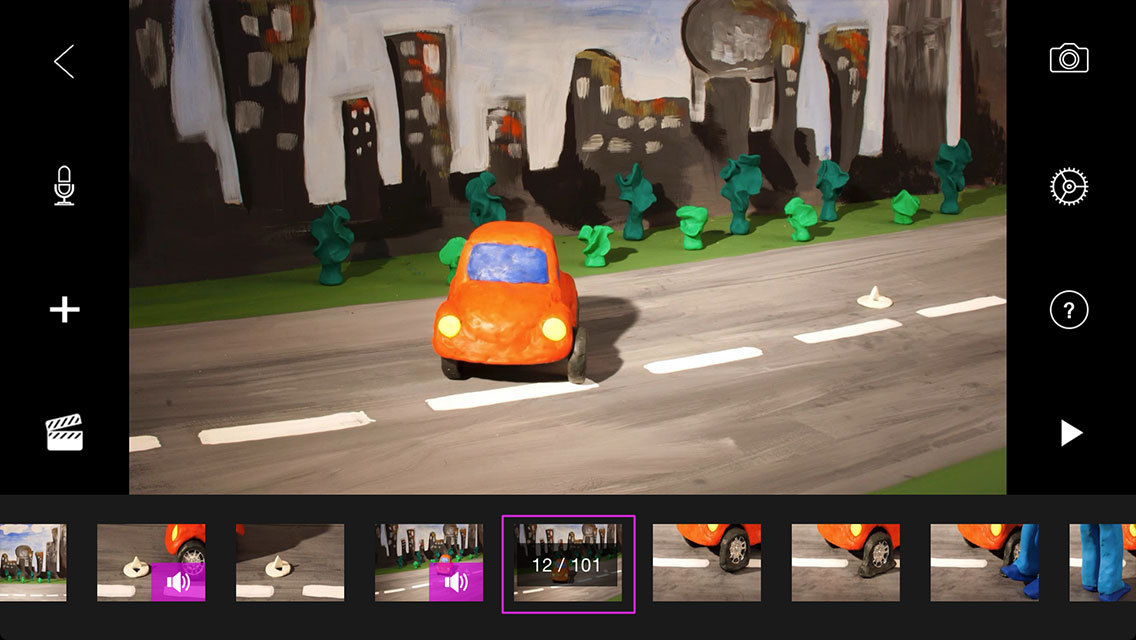Click the audio badge on the city street frame
The height and width of the screenshot is (640, 1136).
click(x=456, y=581)
